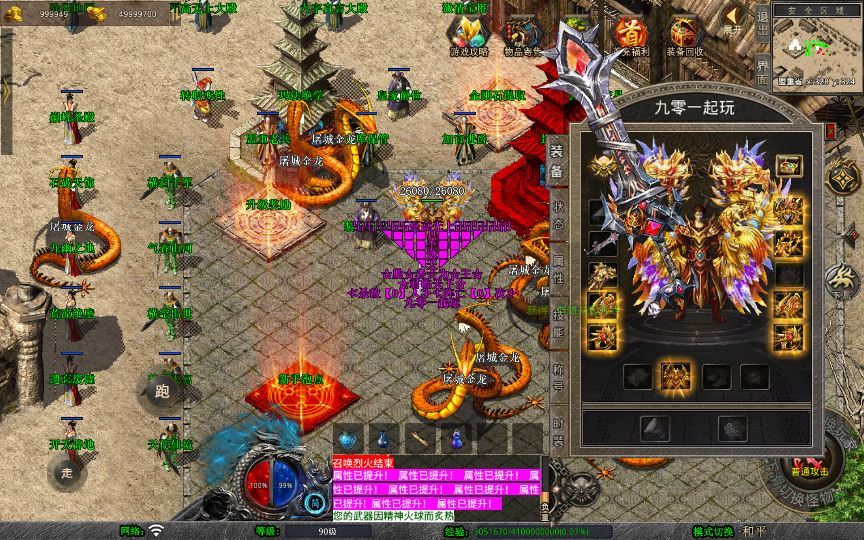Switch to walk mode with 走 button
The width and height of the screenshot is (864, 540).
(67, 472)
